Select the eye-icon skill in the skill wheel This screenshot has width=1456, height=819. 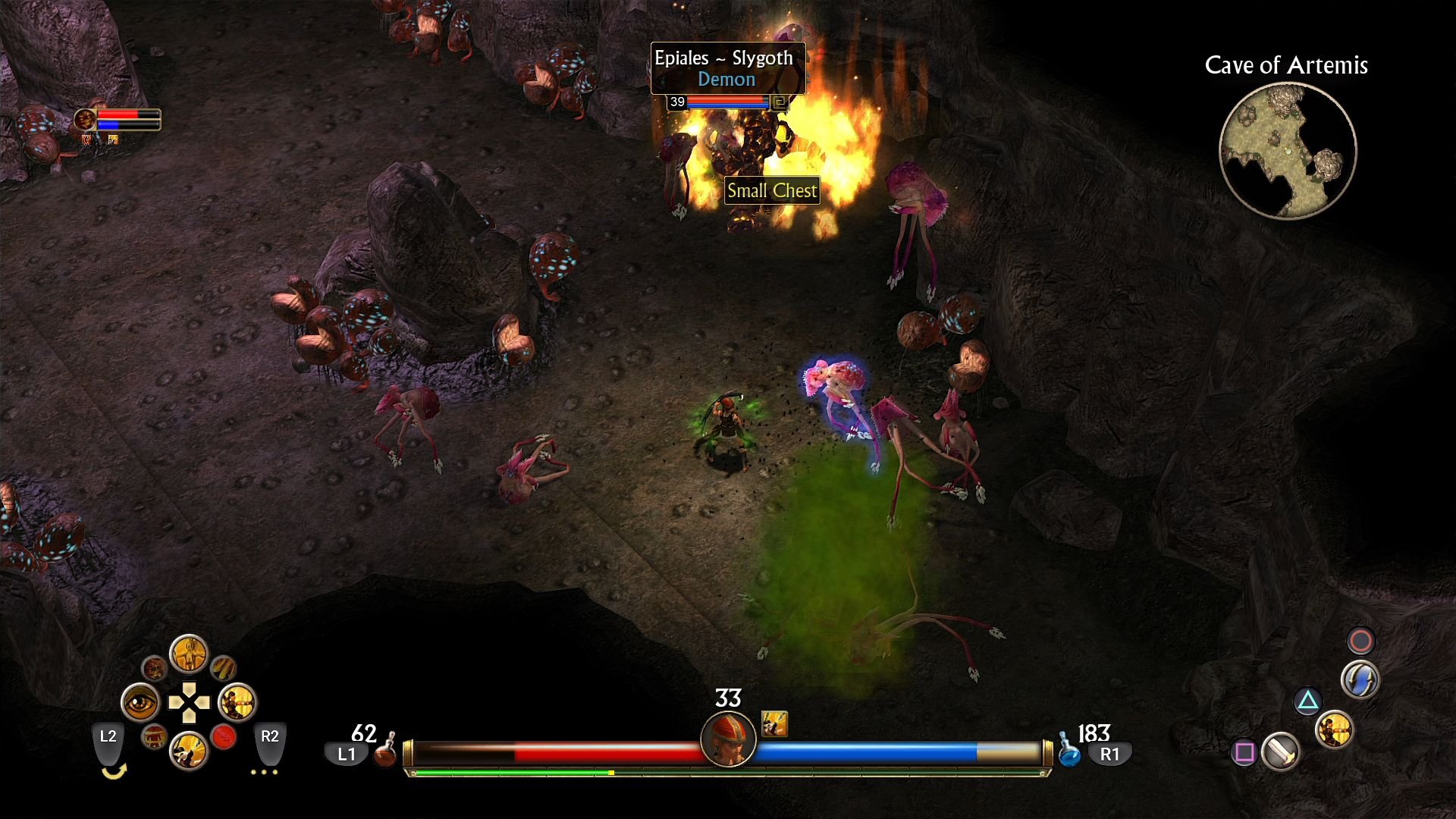140,701
